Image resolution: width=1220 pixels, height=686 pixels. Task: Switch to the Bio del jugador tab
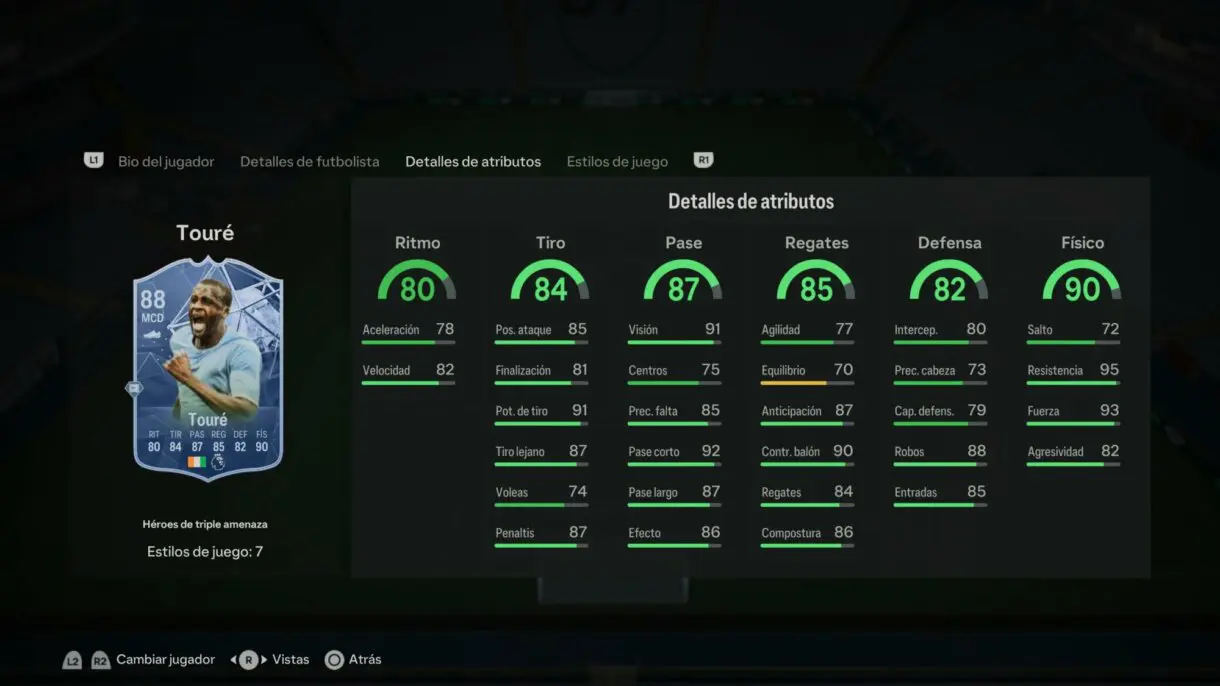166,161
